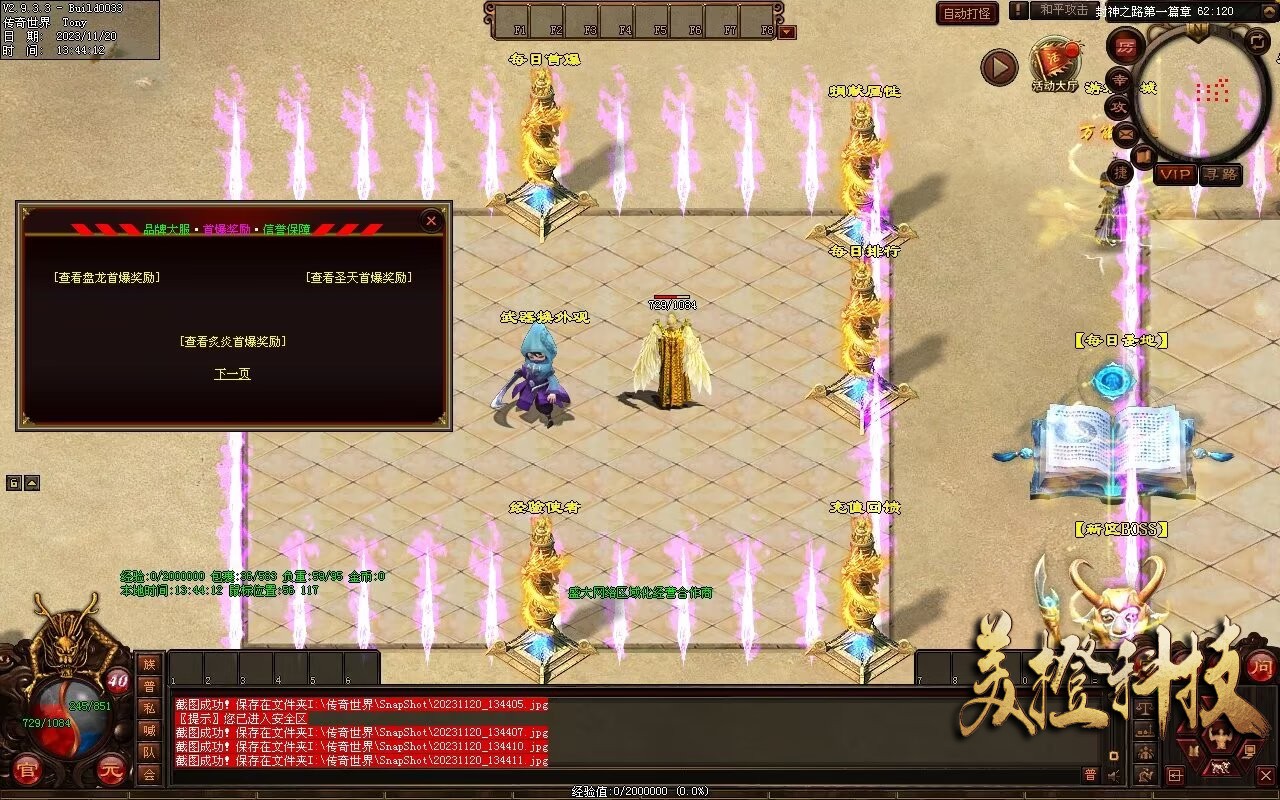
Task: Click the circular minimap
Action: (1196, 96)
